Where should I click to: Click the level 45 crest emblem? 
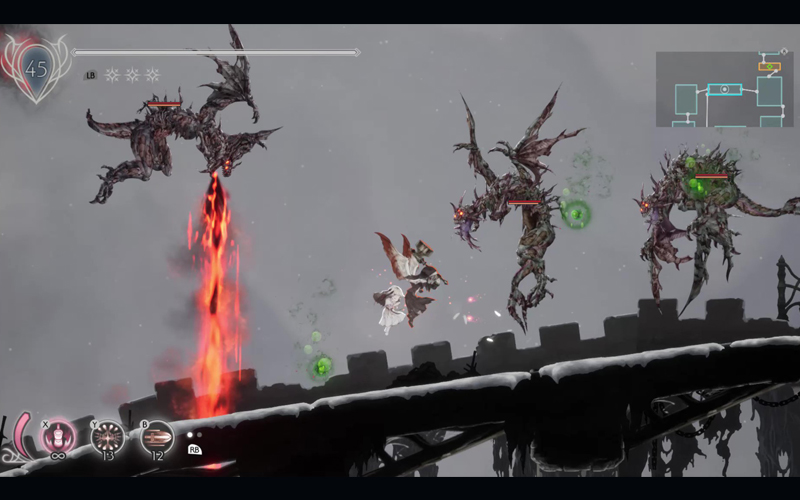pos(37,68)
